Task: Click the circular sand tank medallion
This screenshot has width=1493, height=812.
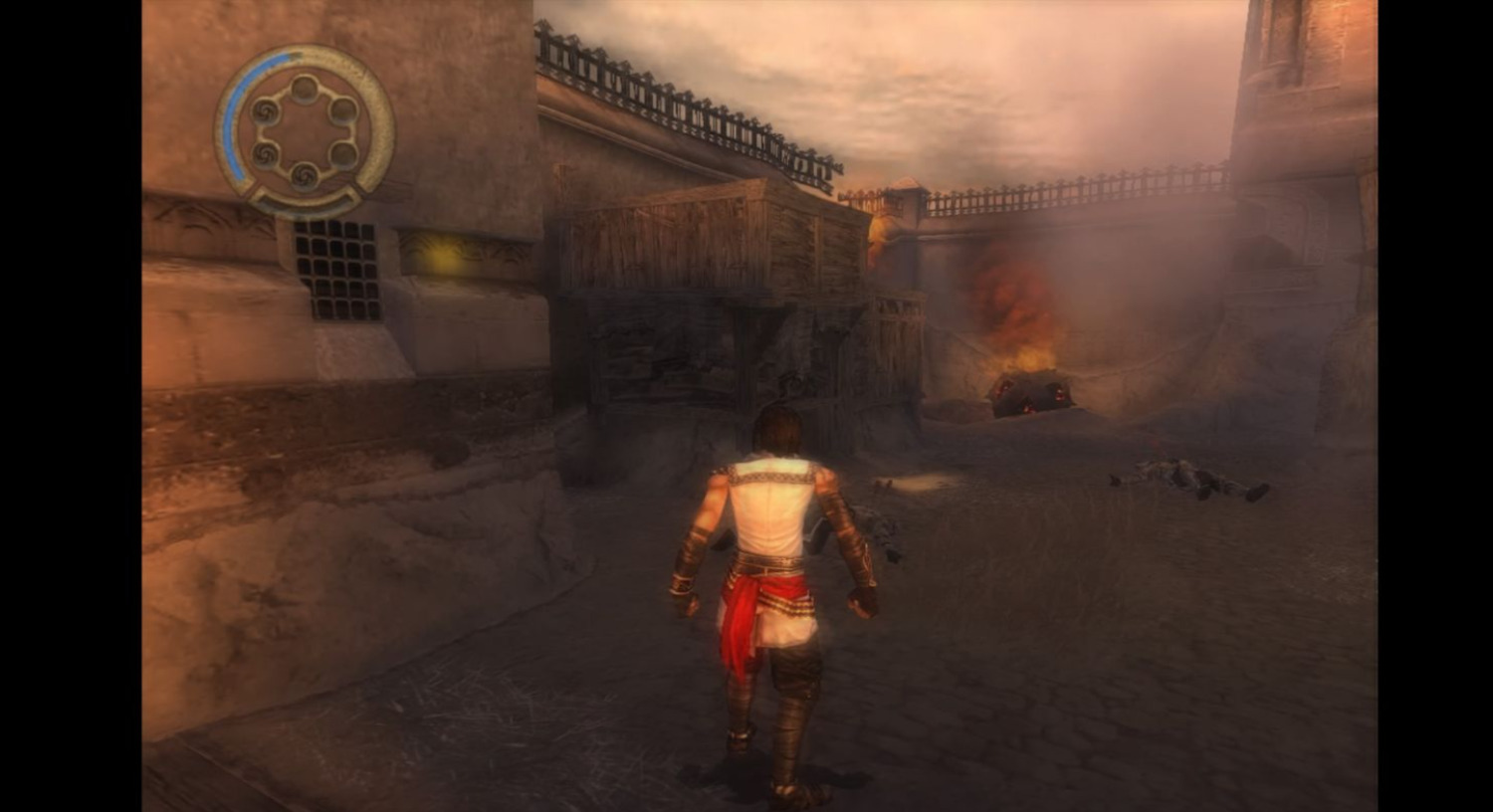Action: pos(305,131)
